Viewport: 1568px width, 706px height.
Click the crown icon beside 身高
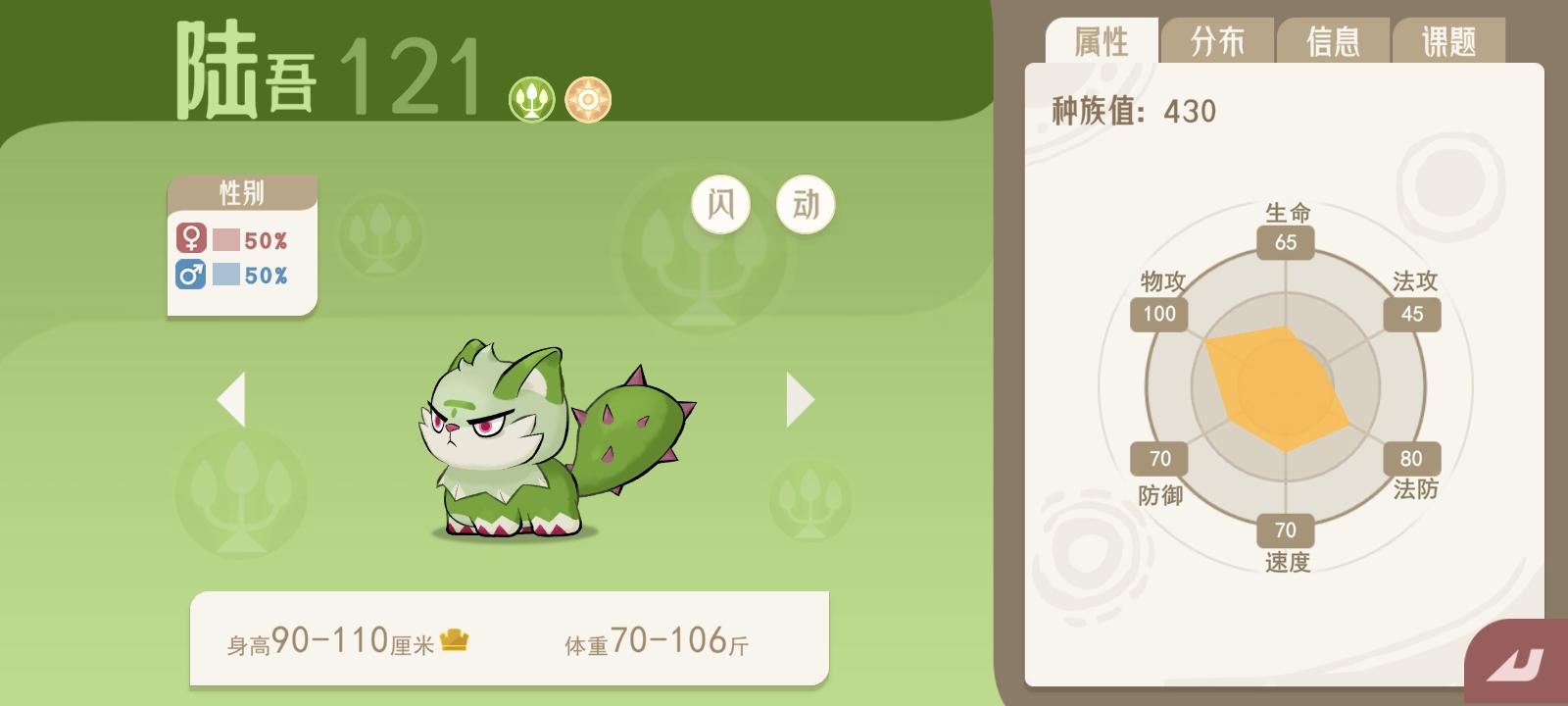pos(455,638)
